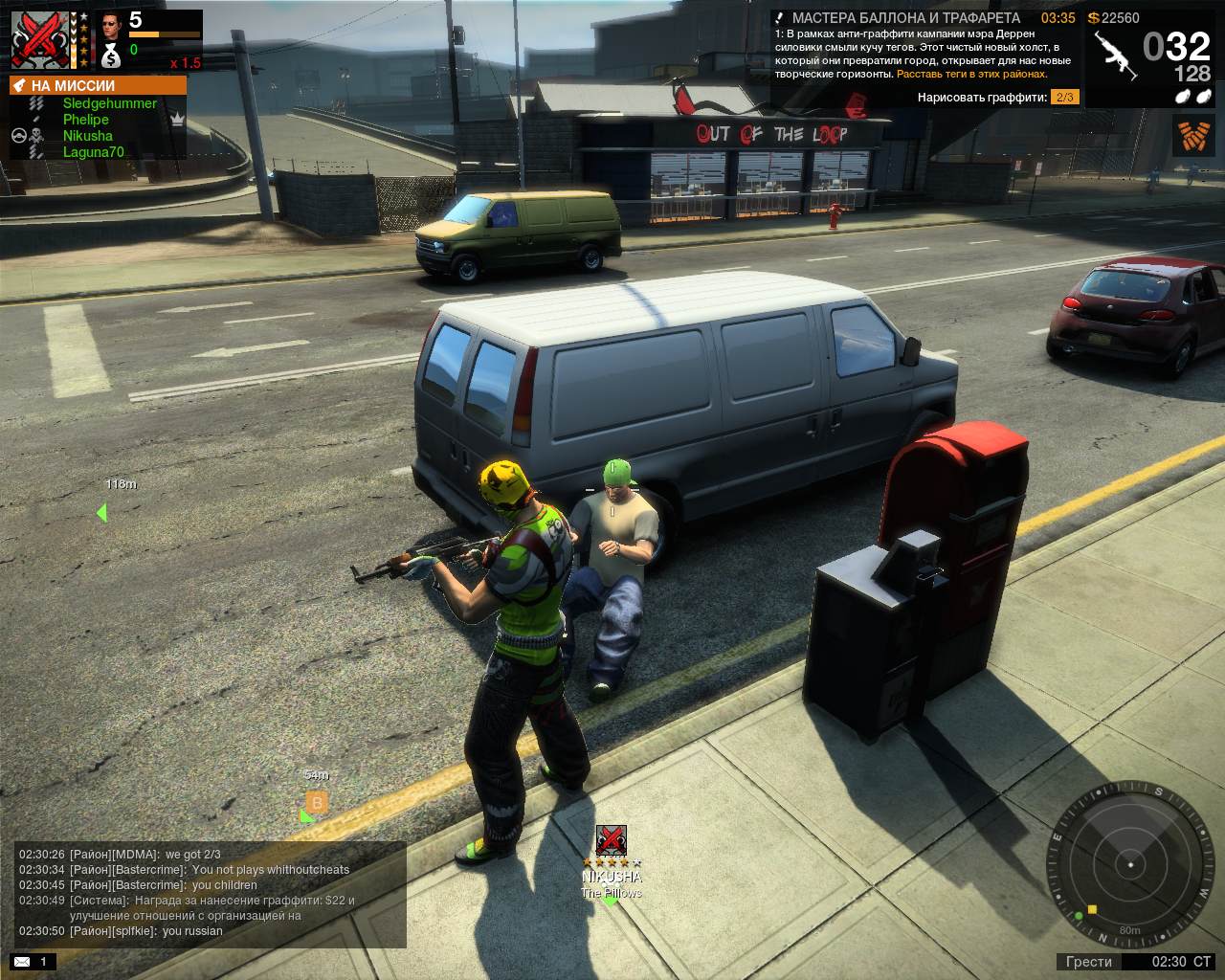
Task: Open the mail envelope icon
Action: click(x=22, y=961)
